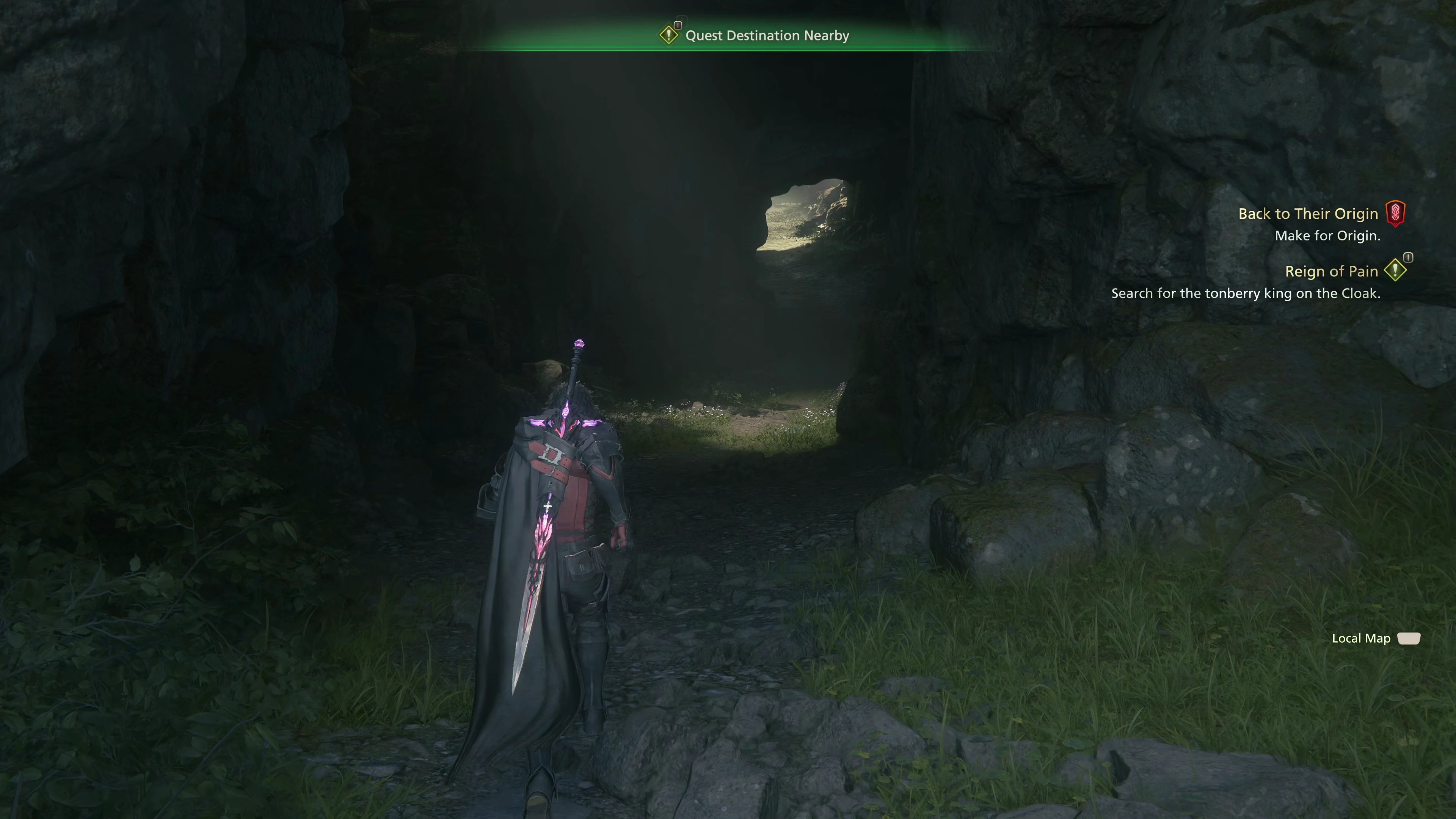Select the Back to Their Origin quest tracker
Screen dimensions: 1456x819
(x=1308, y=214)
